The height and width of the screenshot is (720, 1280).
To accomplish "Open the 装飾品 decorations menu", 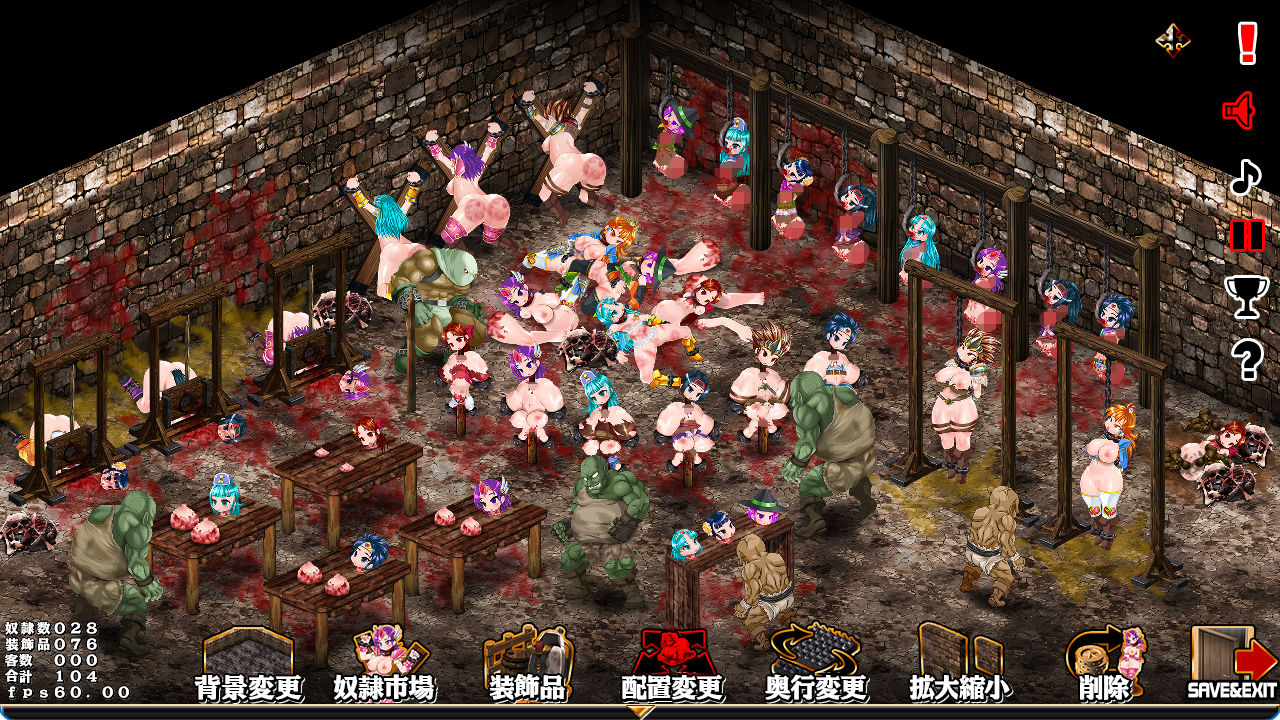I will (x=527, y=664).
